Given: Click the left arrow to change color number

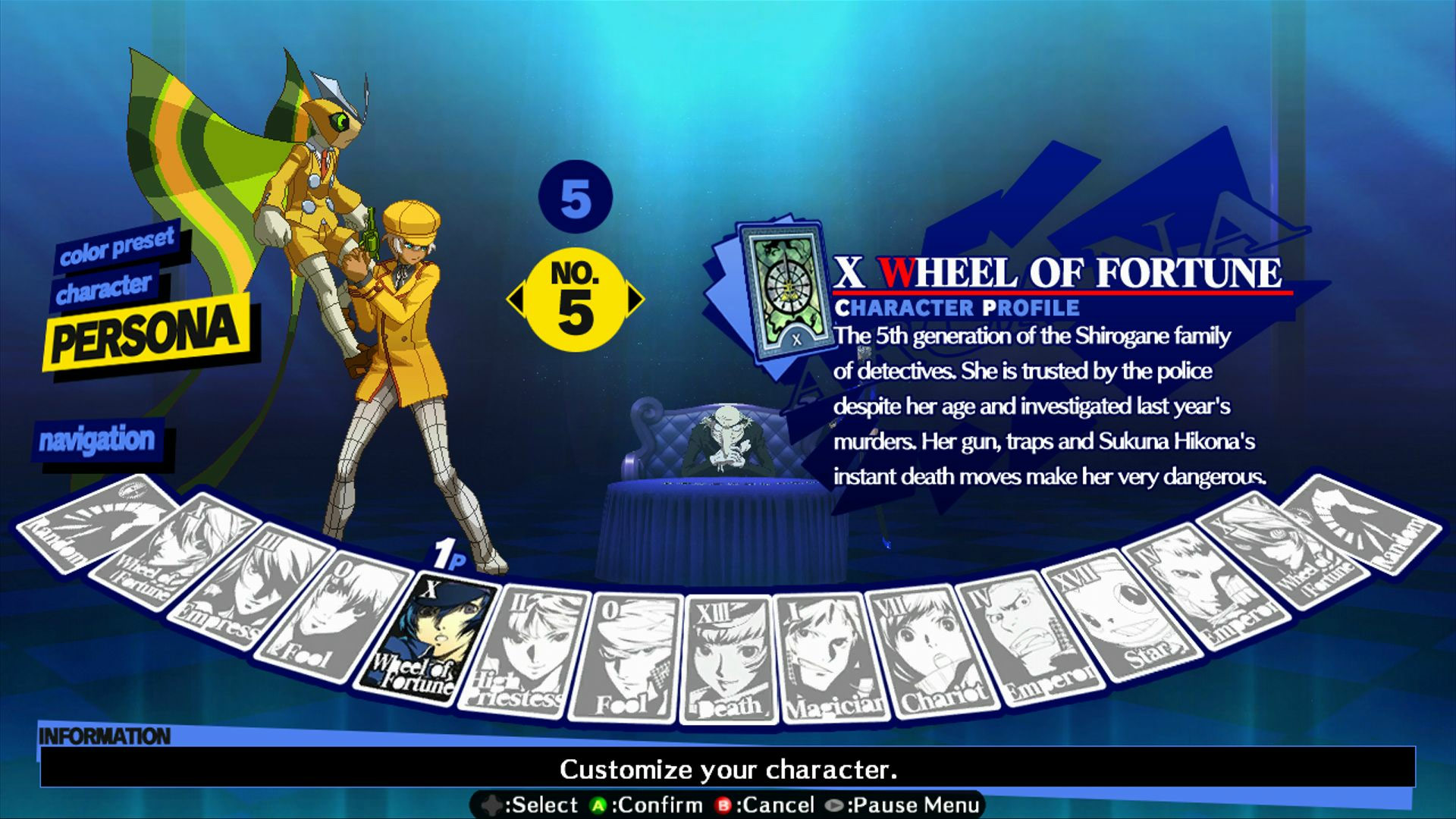Looking at the screenshot, I should [x=518, y=298].
